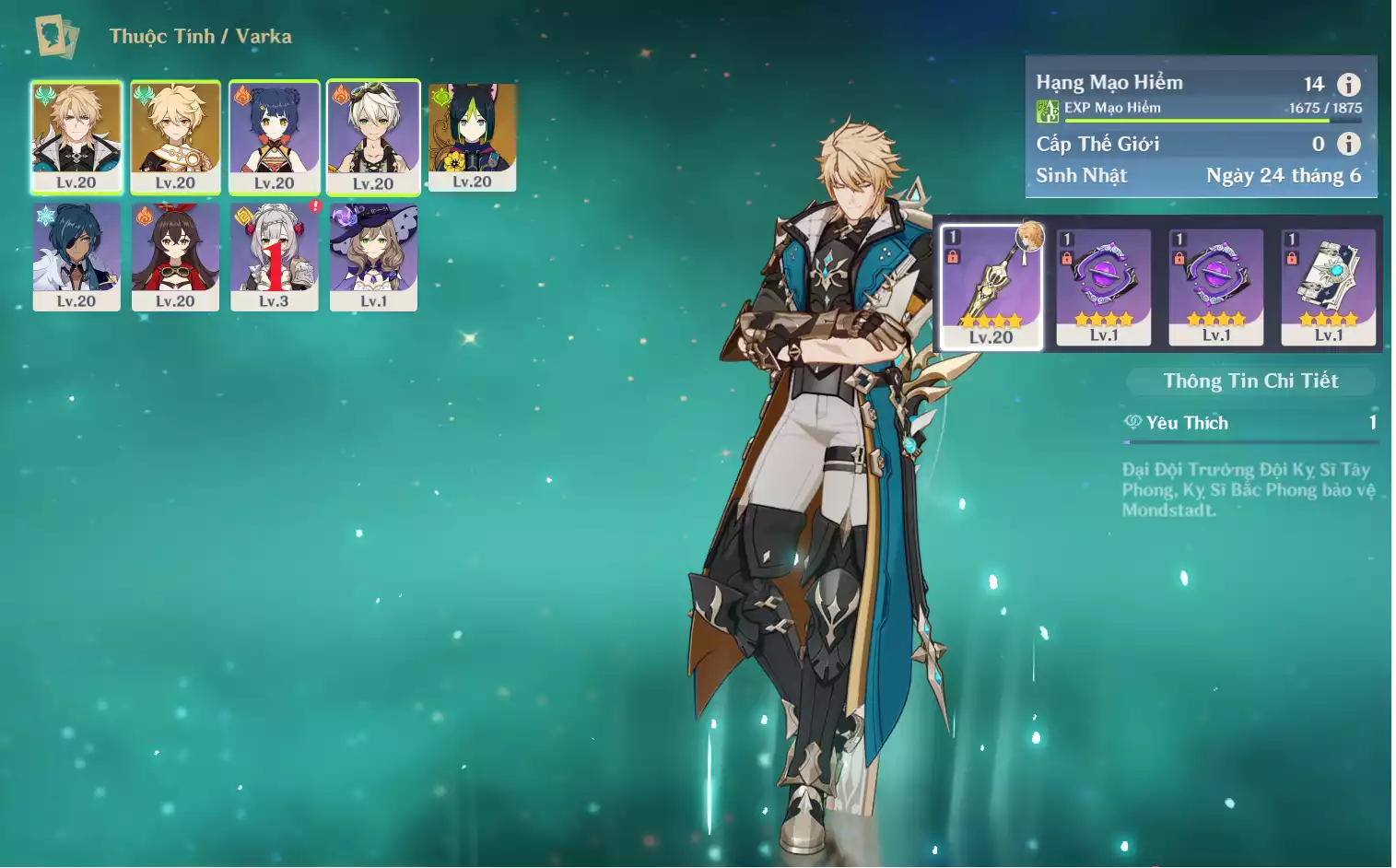Show info for Hạng Mạo Hiểm

pos(1349,85)
